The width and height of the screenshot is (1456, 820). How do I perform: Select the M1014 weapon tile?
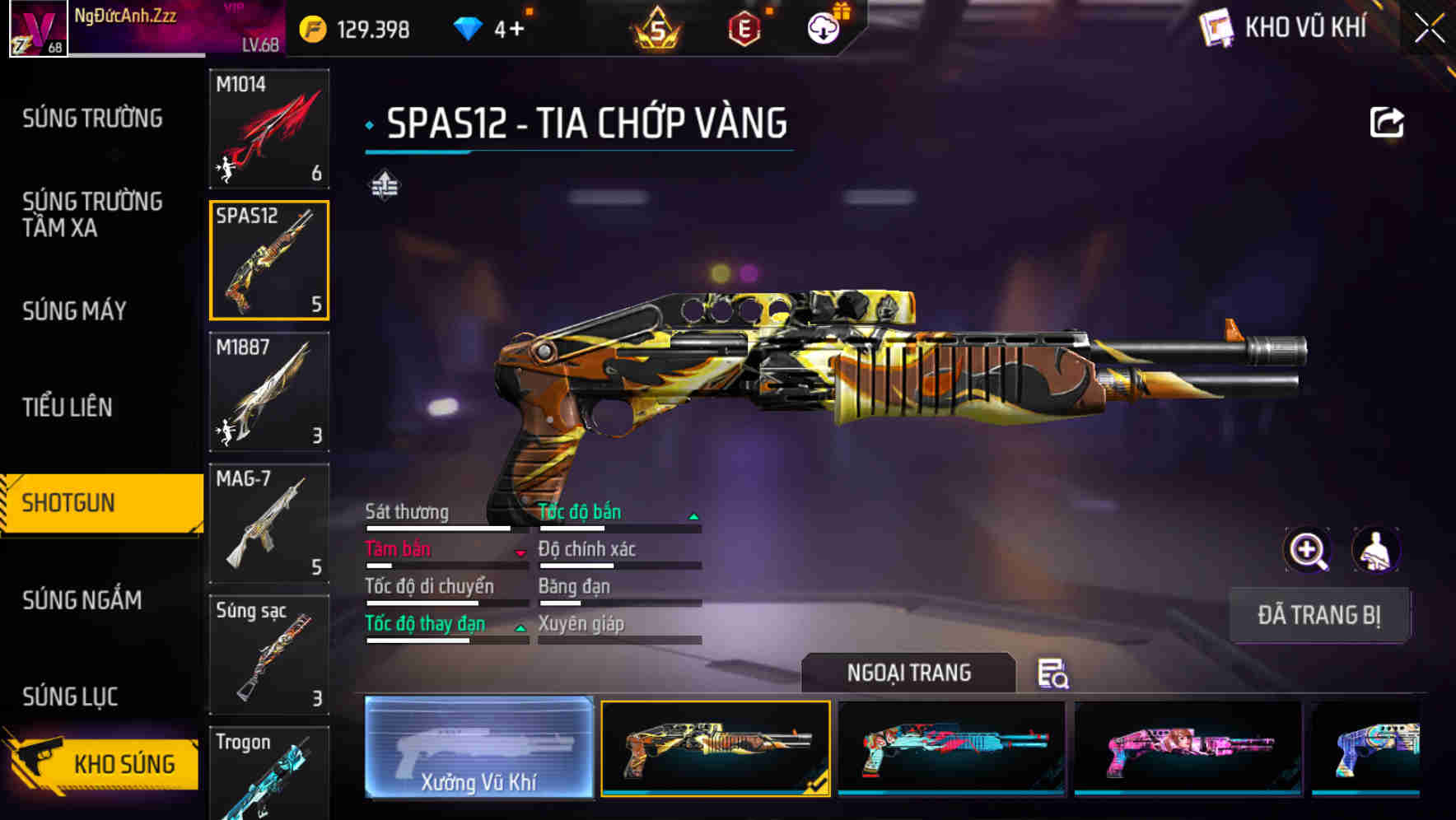click(x=269, y=128)
